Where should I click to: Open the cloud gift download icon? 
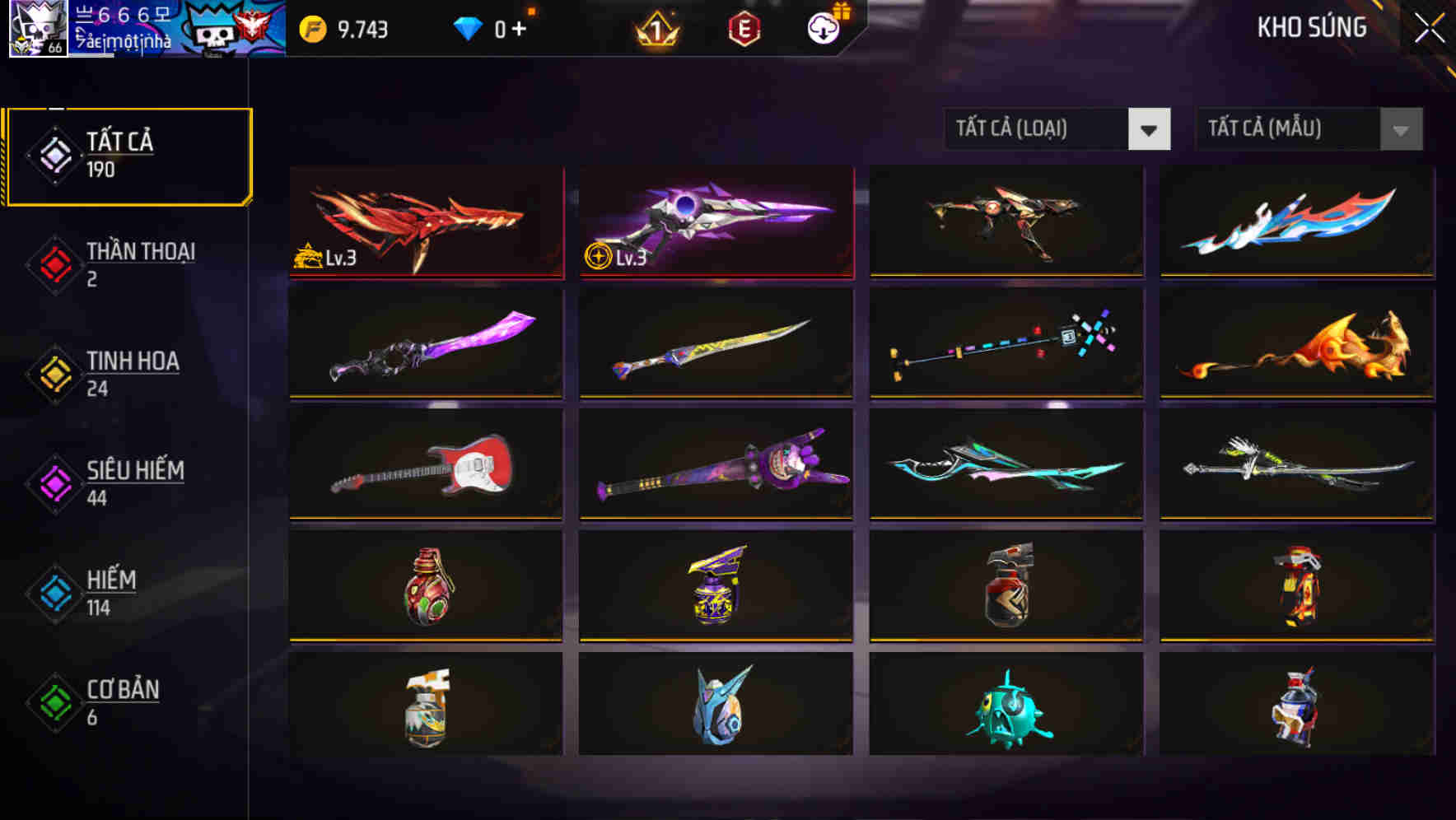[824, 27]
